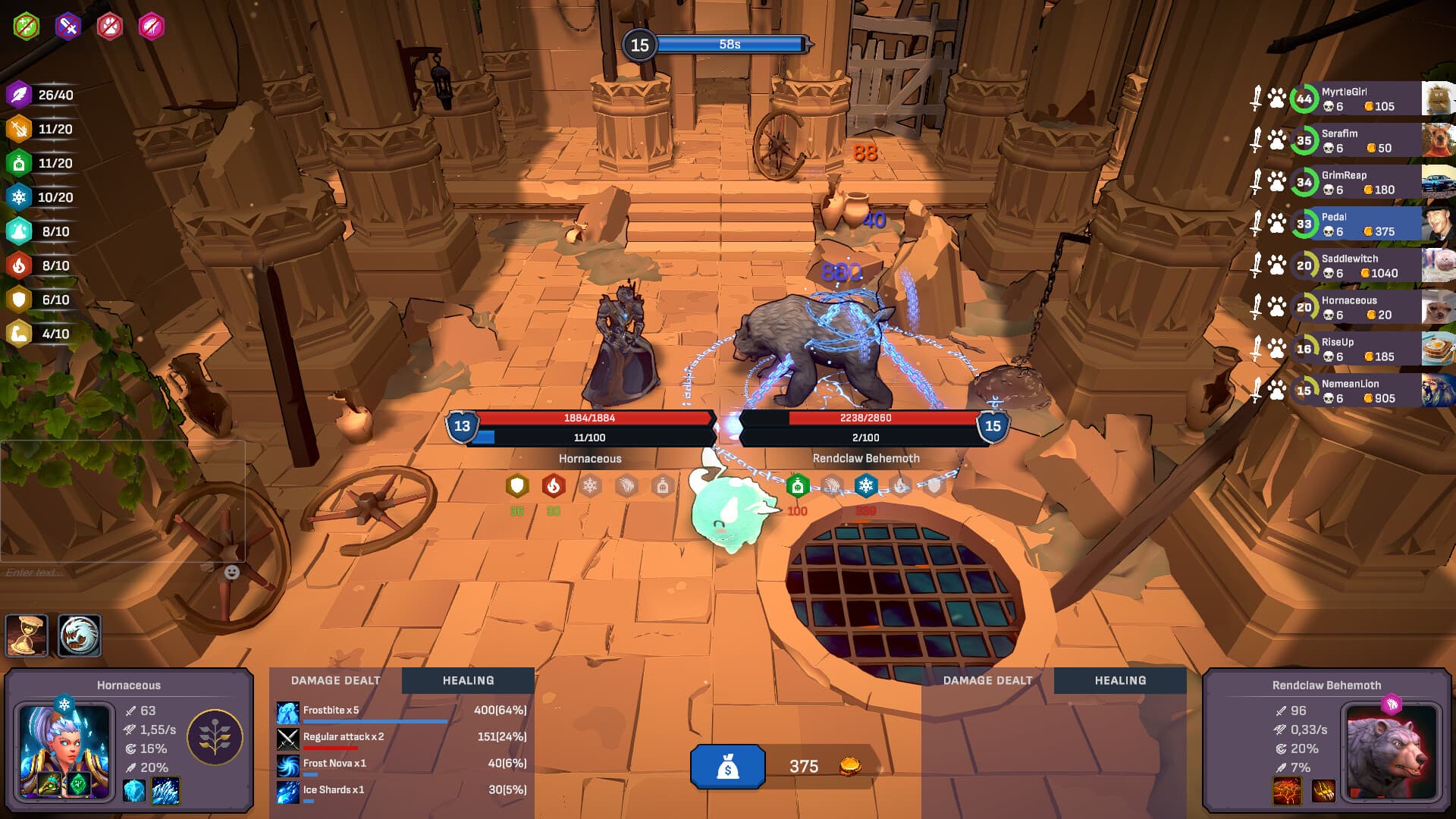The height and width of the screenshot is (819, 1456).
Task: Click the 58s round timer progress bar
Action: (732, 44)
